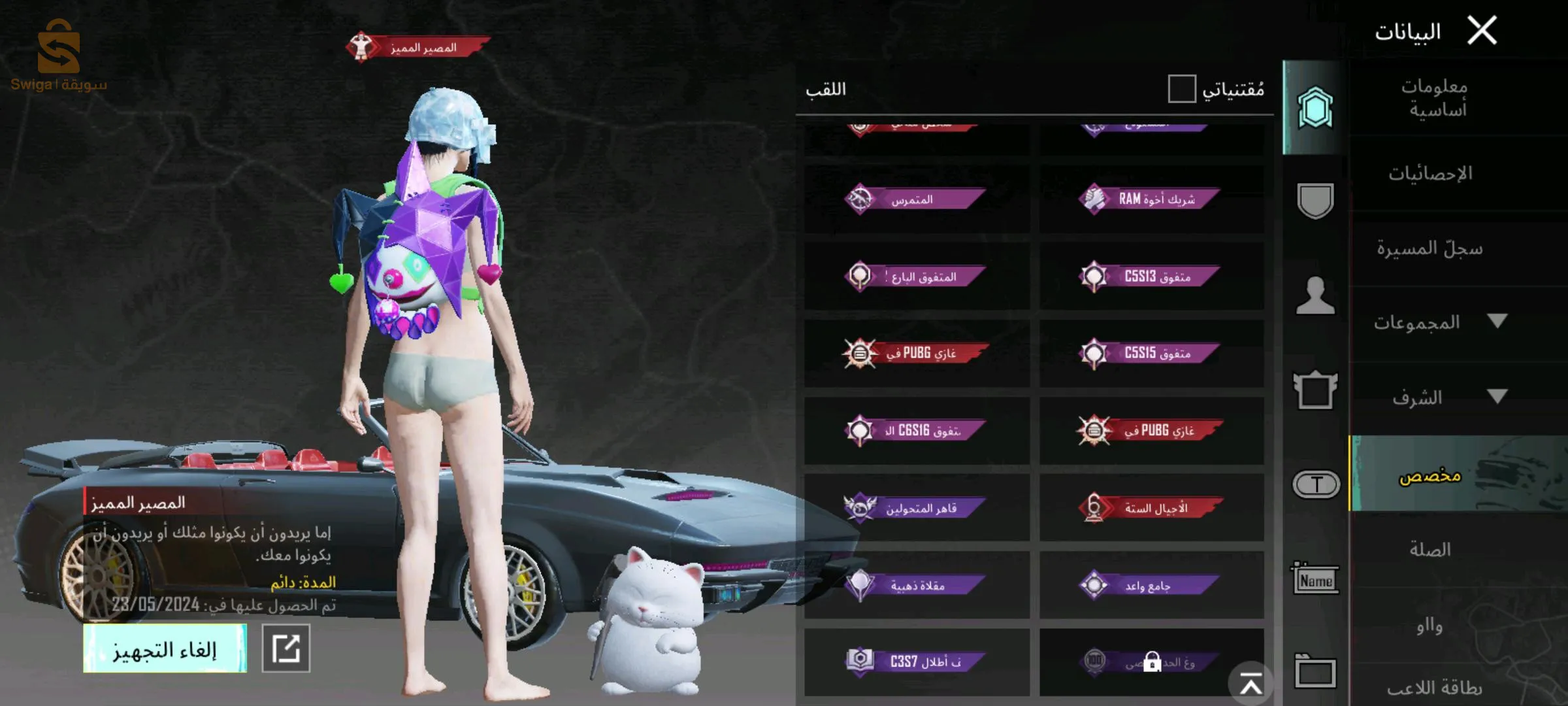Choose the شريك أخوة RAM title
Viewport: 1568px width, 706px height.
(x=1151, y=199)
